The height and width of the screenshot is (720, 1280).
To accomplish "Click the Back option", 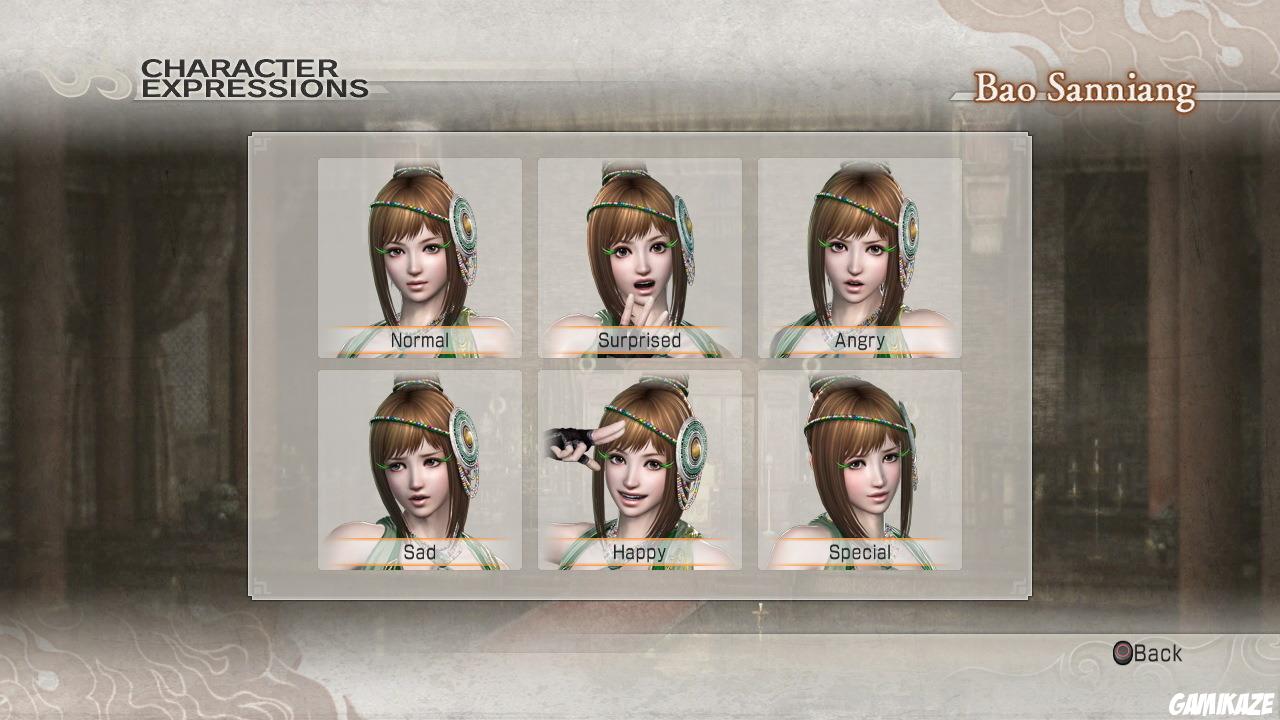I will pos(1156,653).
